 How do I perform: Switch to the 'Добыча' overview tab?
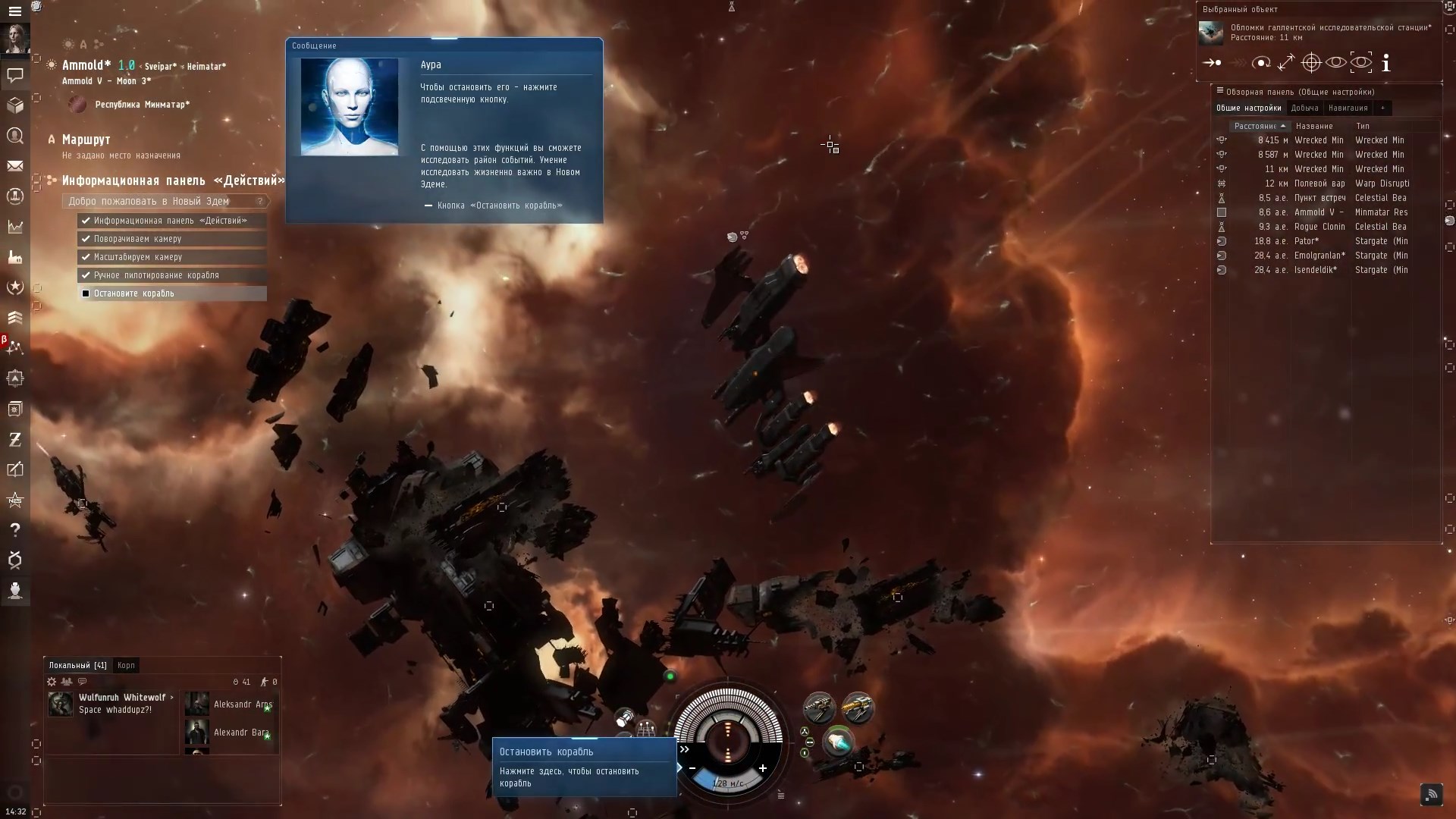(1304, 108)
